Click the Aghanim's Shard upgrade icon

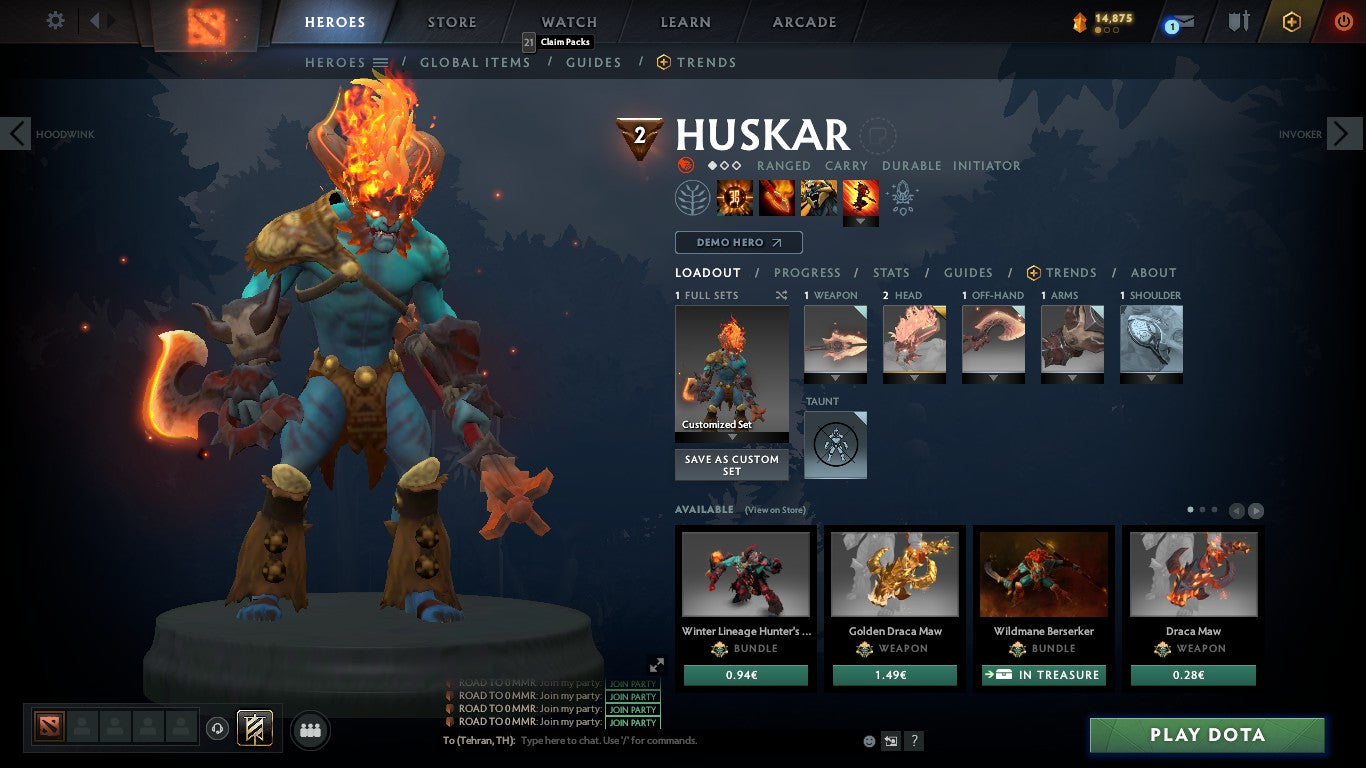click(x=903, y=199)
